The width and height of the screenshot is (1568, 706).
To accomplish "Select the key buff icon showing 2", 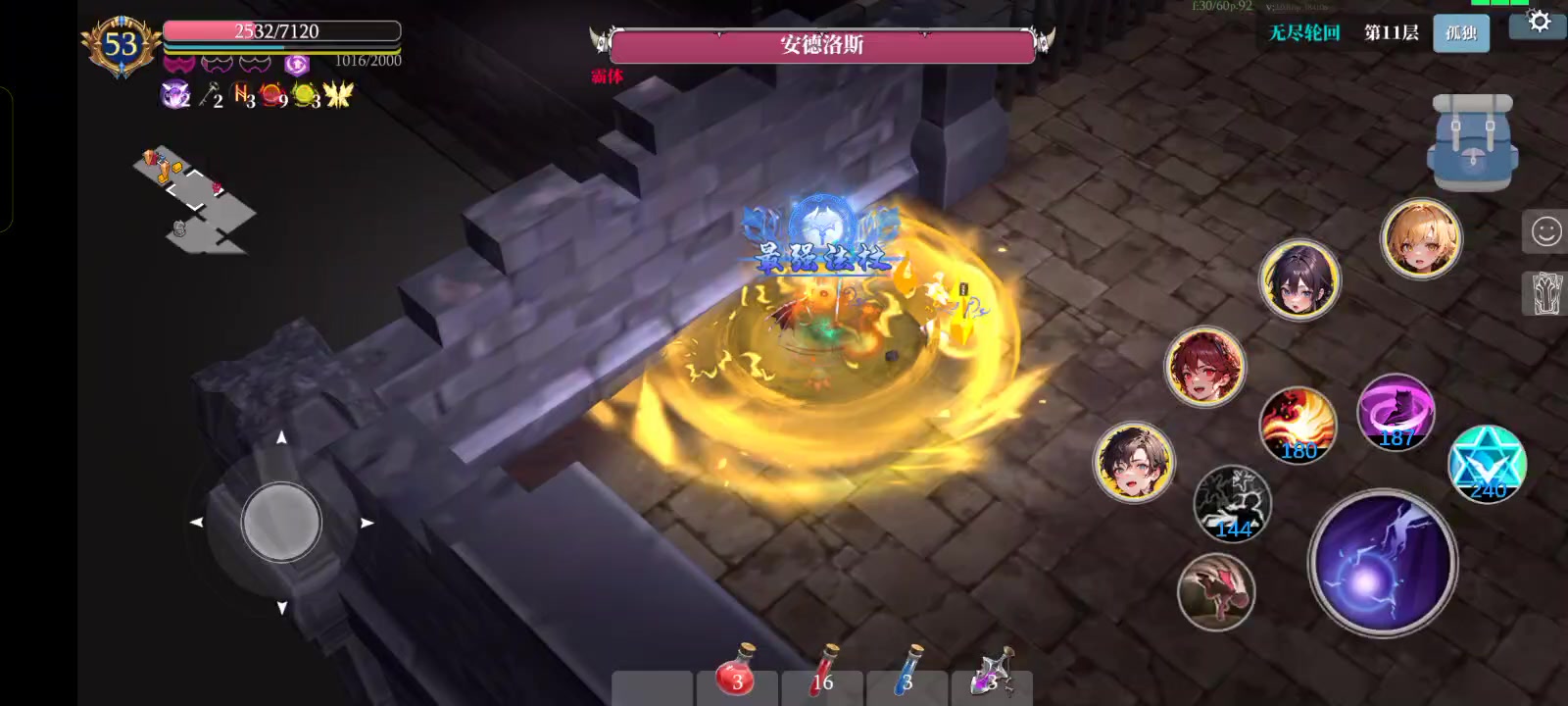I will (x=210, y=95).
